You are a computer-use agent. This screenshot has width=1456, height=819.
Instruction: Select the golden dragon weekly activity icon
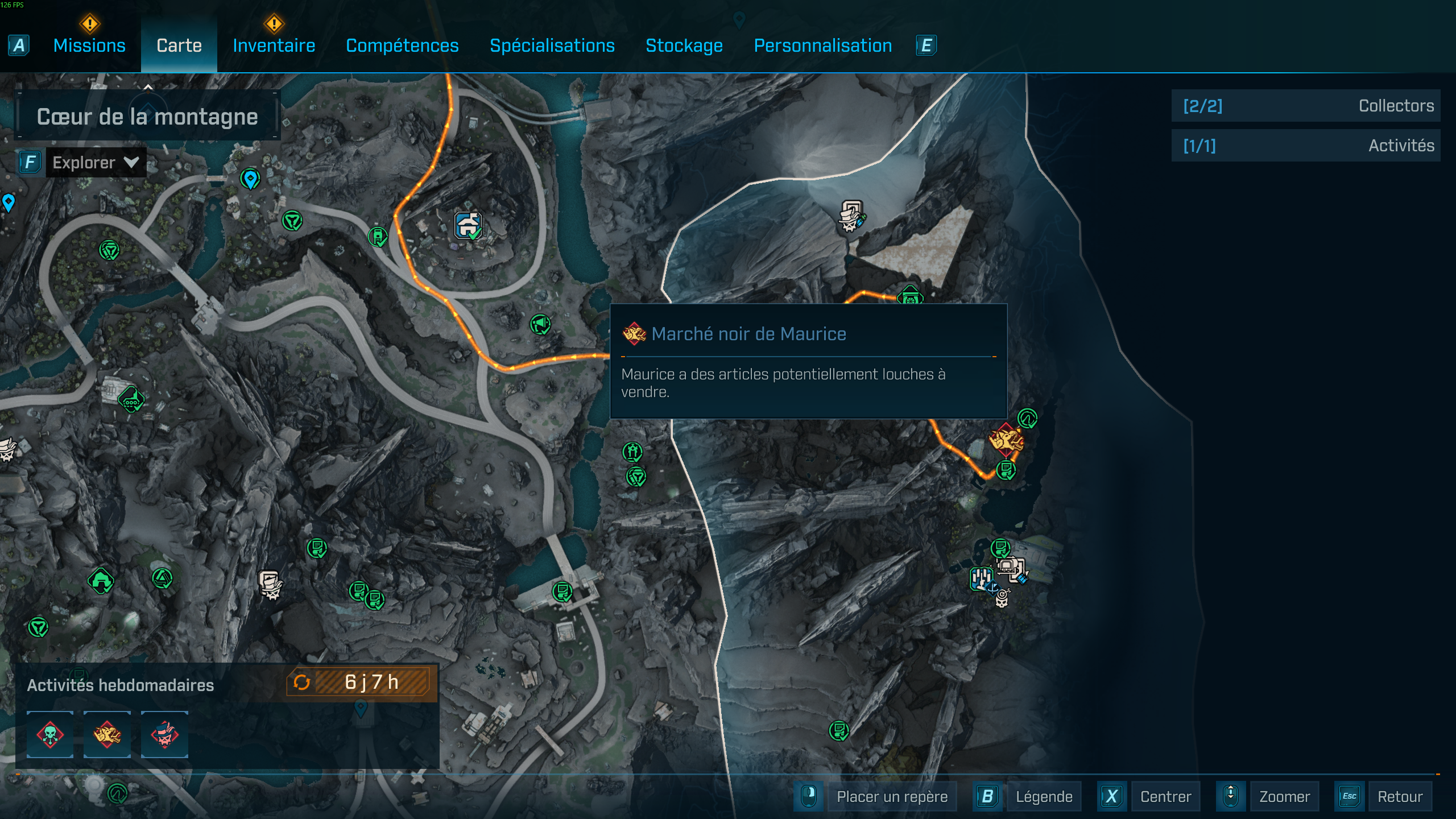coord(107,734)
